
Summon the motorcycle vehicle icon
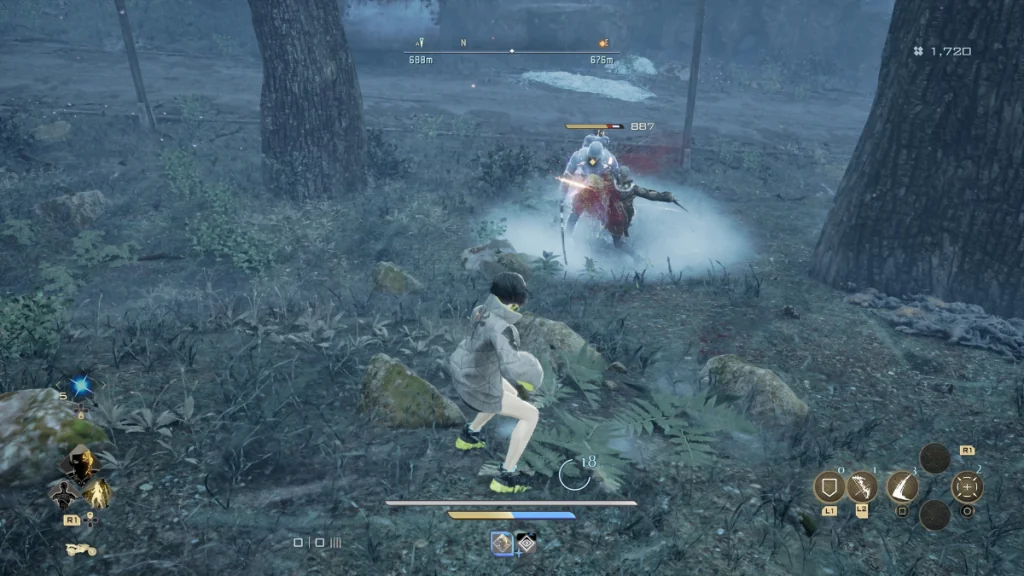click(x=80, y=549)
